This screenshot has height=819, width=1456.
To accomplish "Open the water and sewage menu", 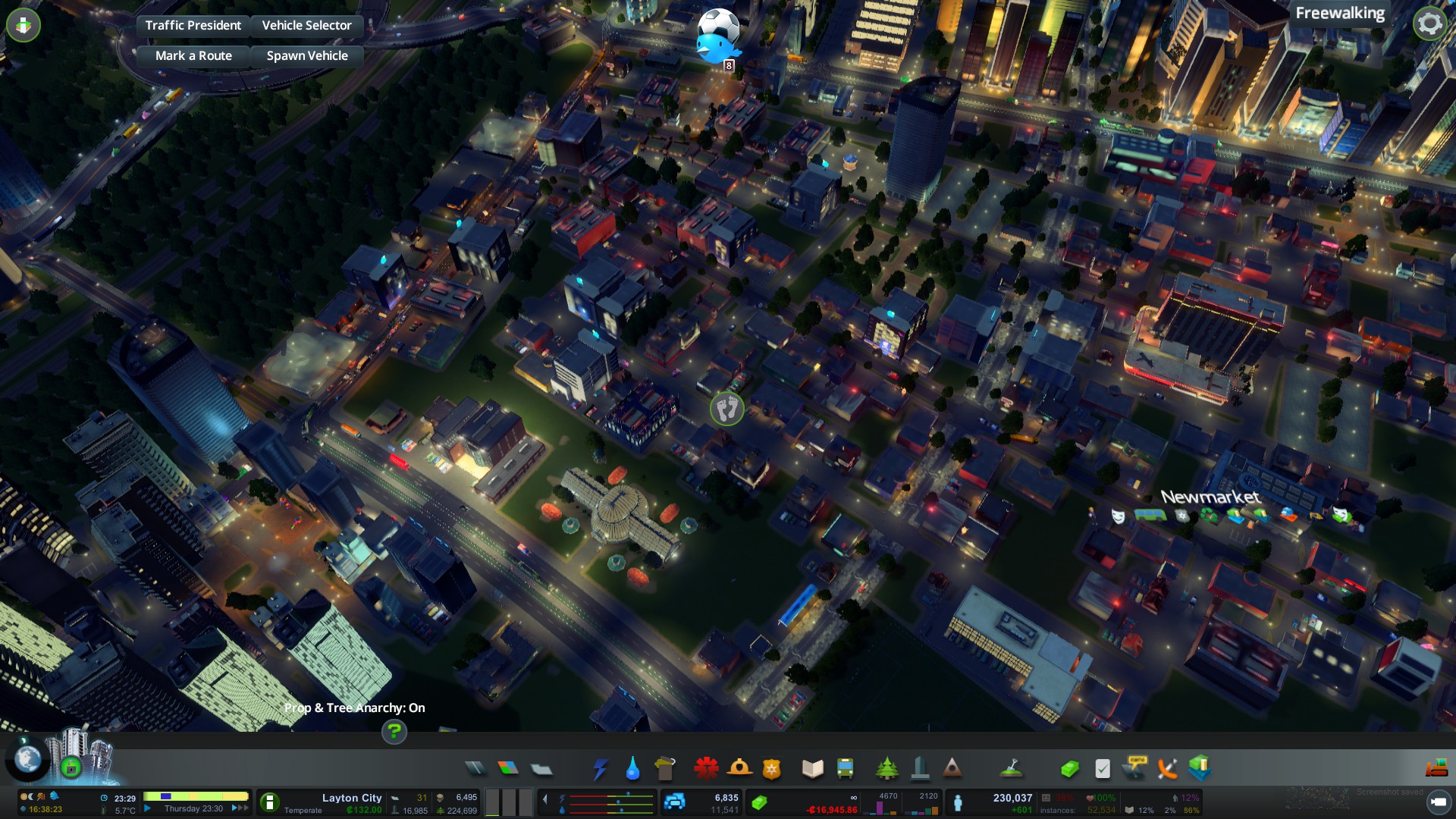I will [x=632, y=768].
